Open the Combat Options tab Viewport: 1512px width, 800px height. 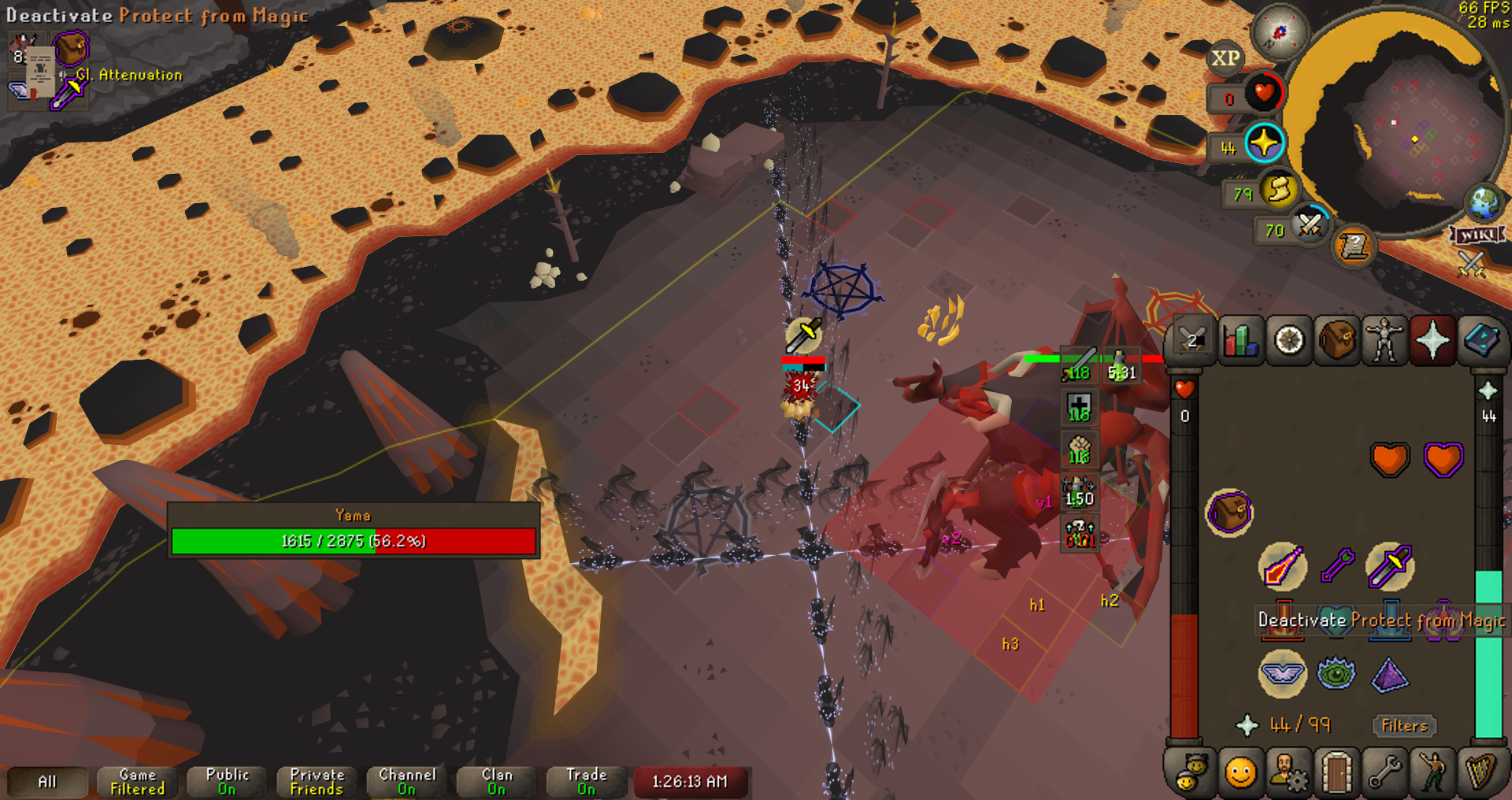[1191, 340]
